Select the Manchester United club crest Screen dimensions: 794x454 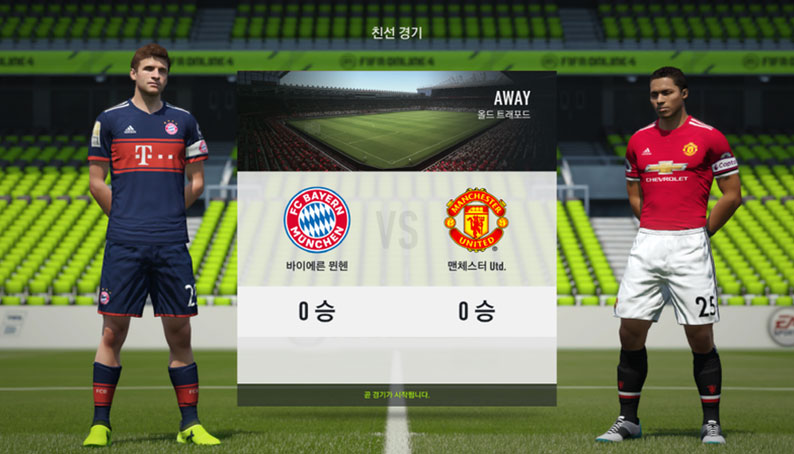pos(476,219)
